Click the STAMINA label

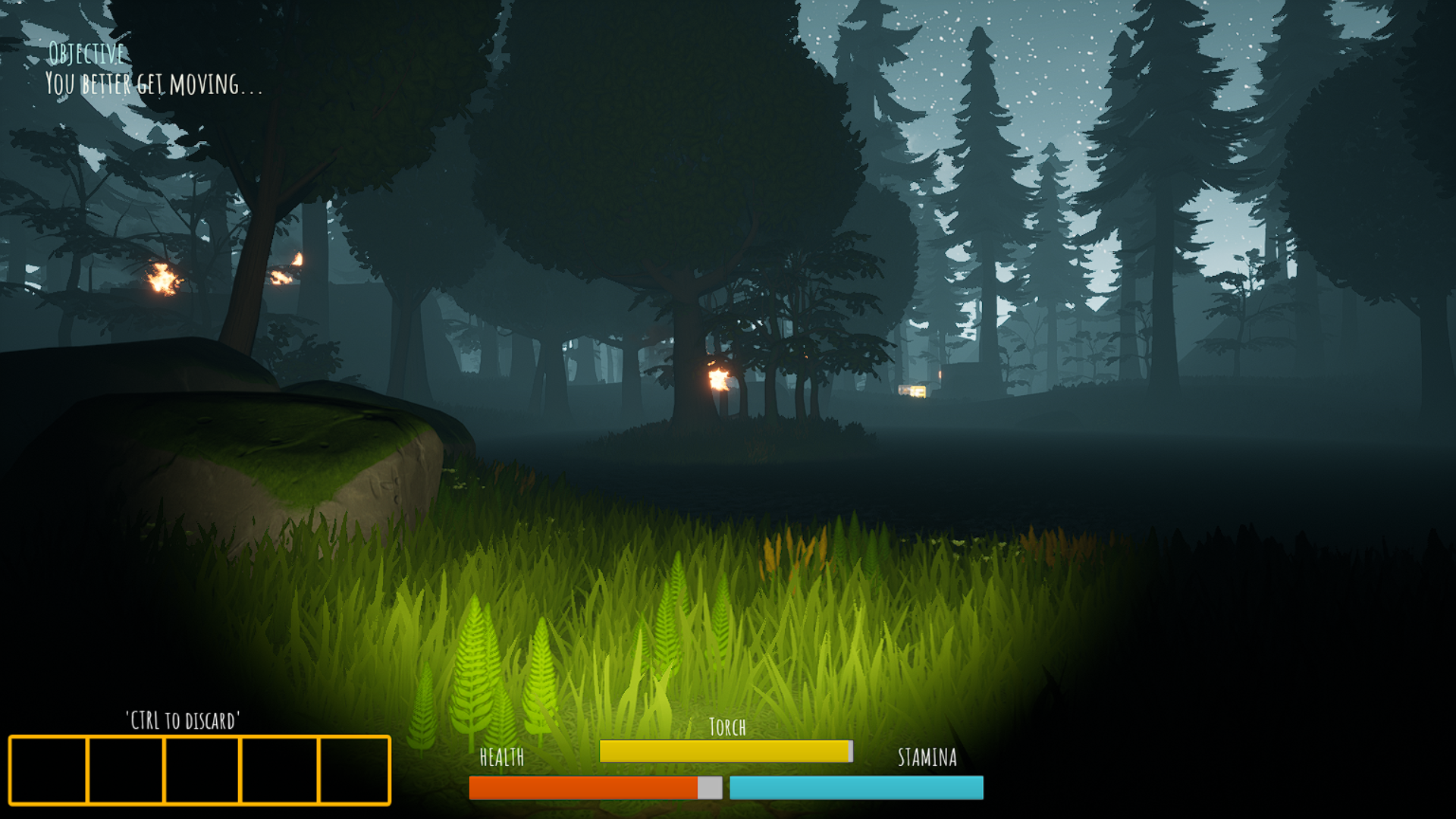tap(926, 757)
